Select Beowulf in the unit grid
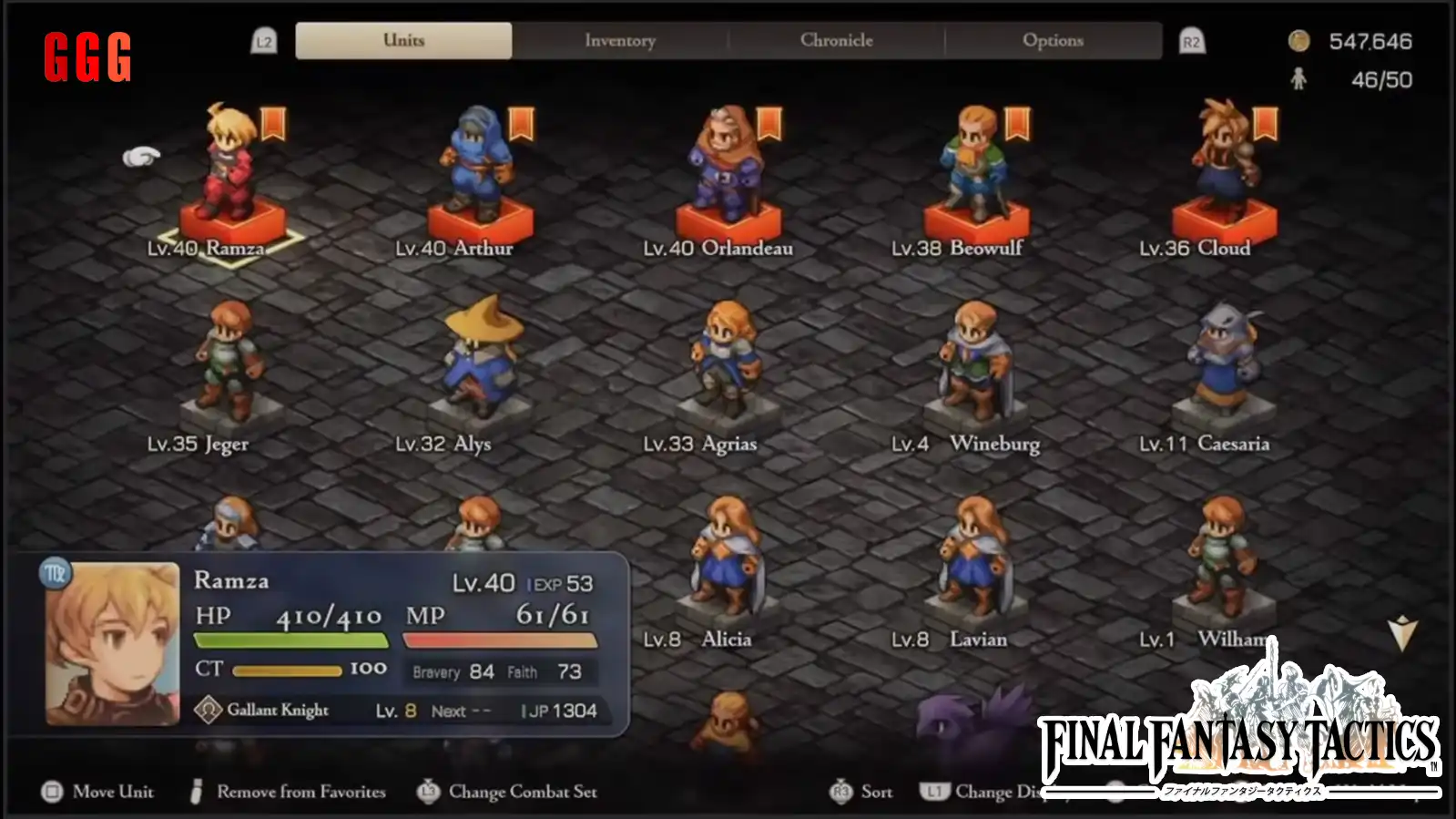 [975, 173]
